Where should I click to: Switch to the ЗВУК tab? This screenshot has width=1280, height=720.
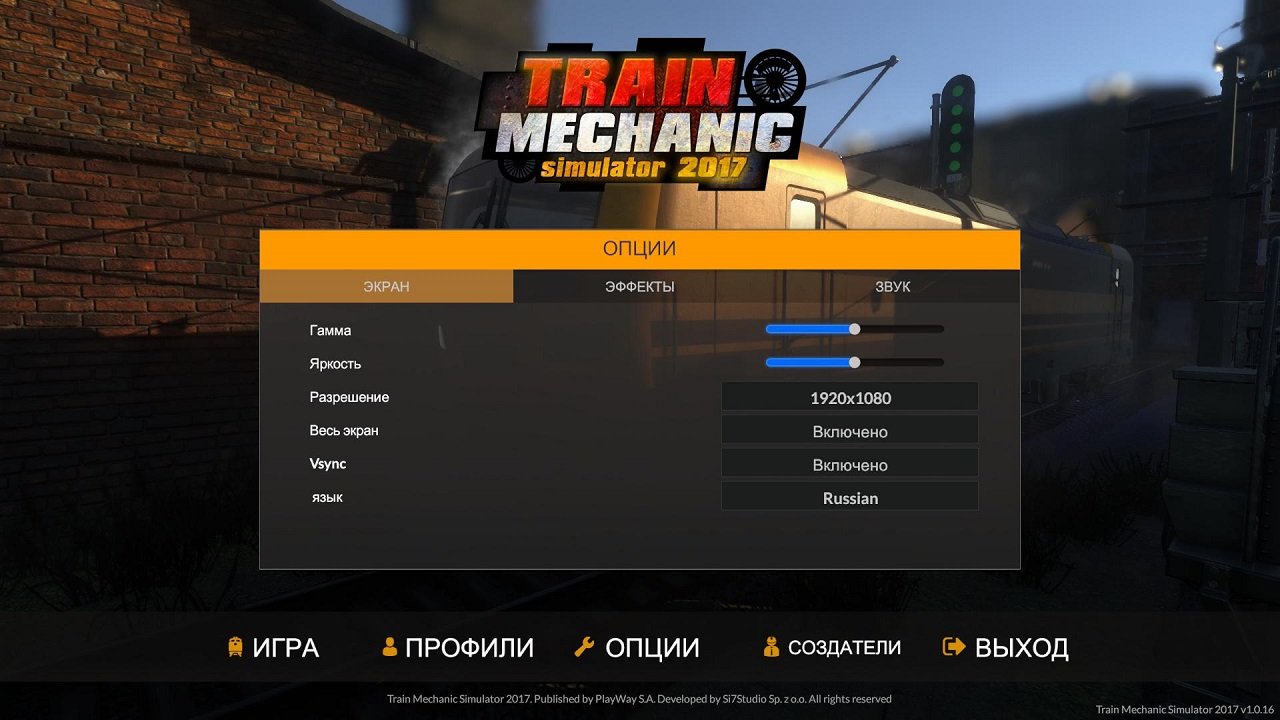[893, 286]
